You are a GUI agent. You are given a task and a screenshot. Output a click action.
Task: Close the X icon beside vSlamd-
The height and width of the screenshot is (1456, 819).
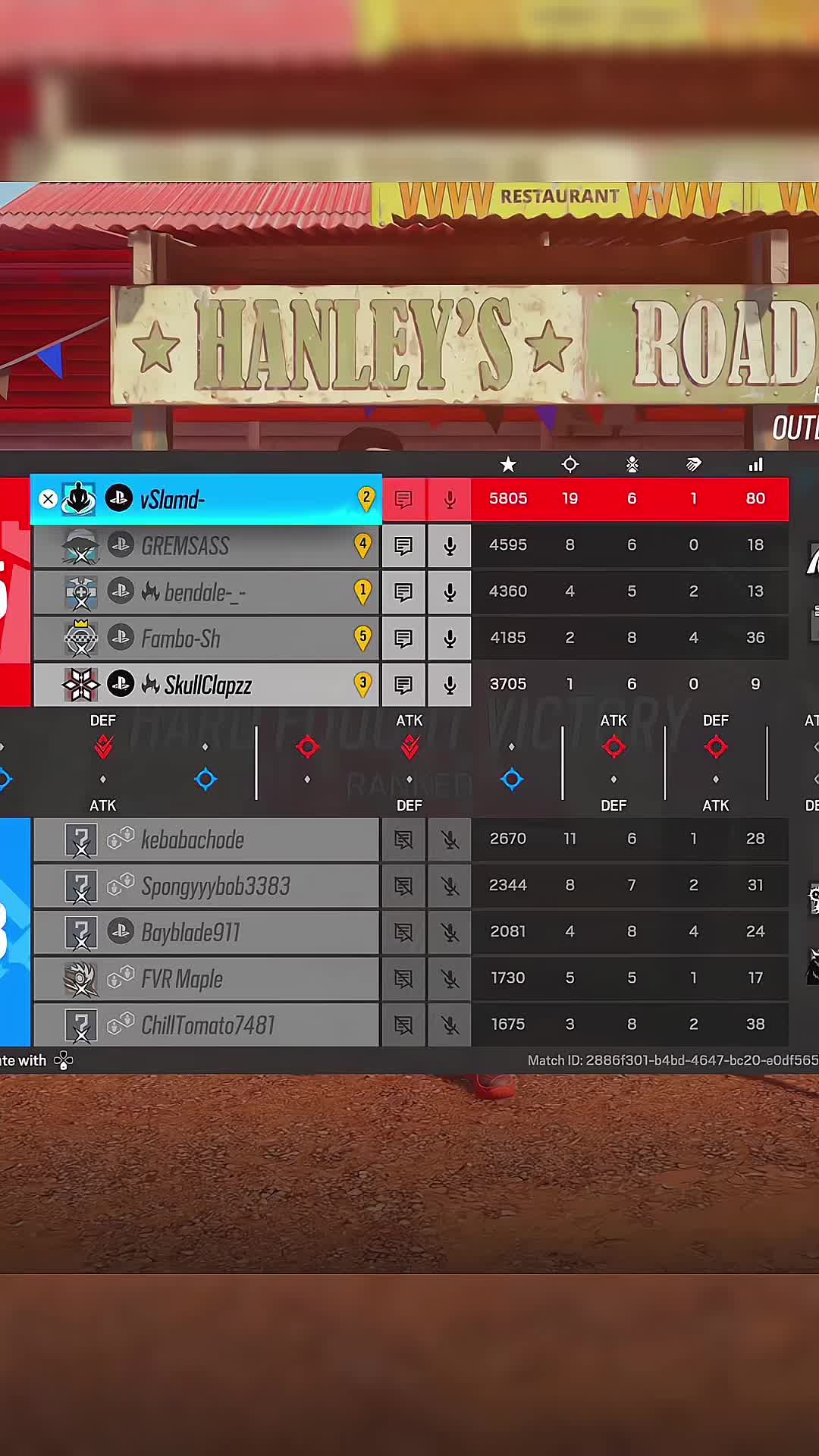(x=48, y=499)
